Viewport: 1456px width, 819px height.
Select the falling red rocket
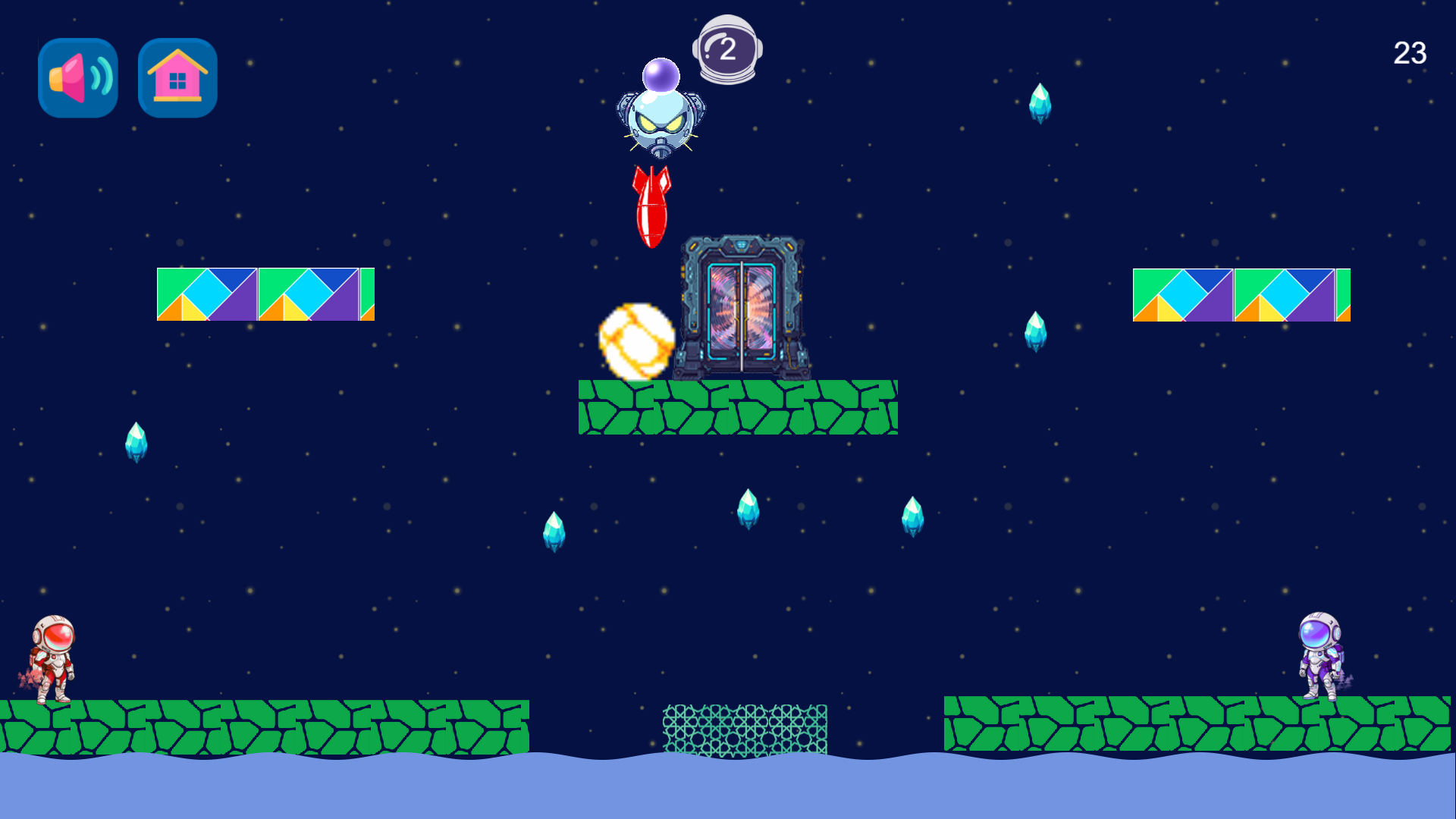[650, 209]
